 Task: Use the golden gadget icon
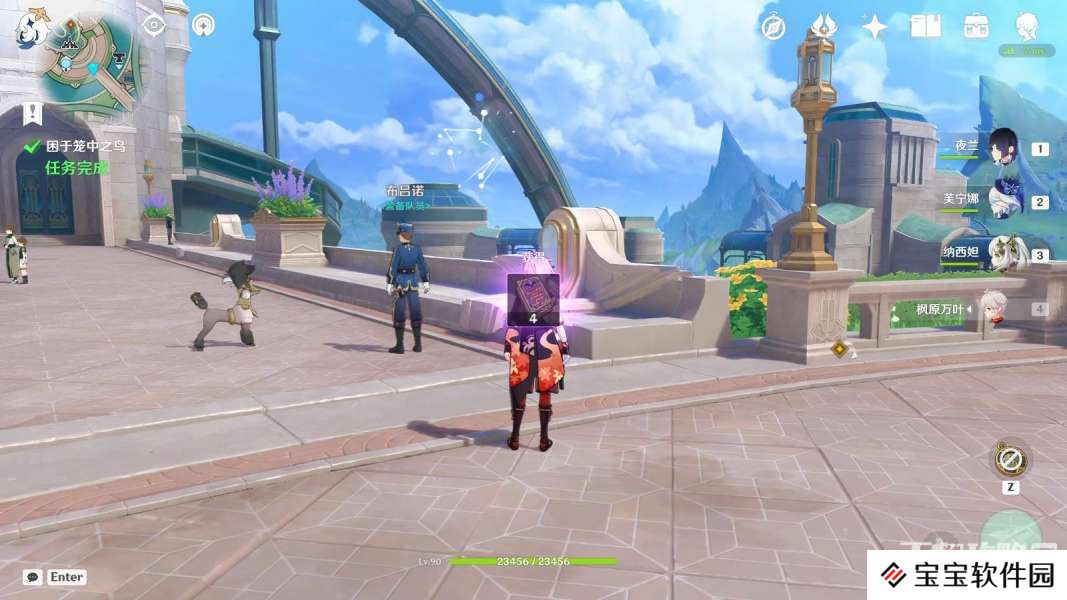(x=1011, y=460)
